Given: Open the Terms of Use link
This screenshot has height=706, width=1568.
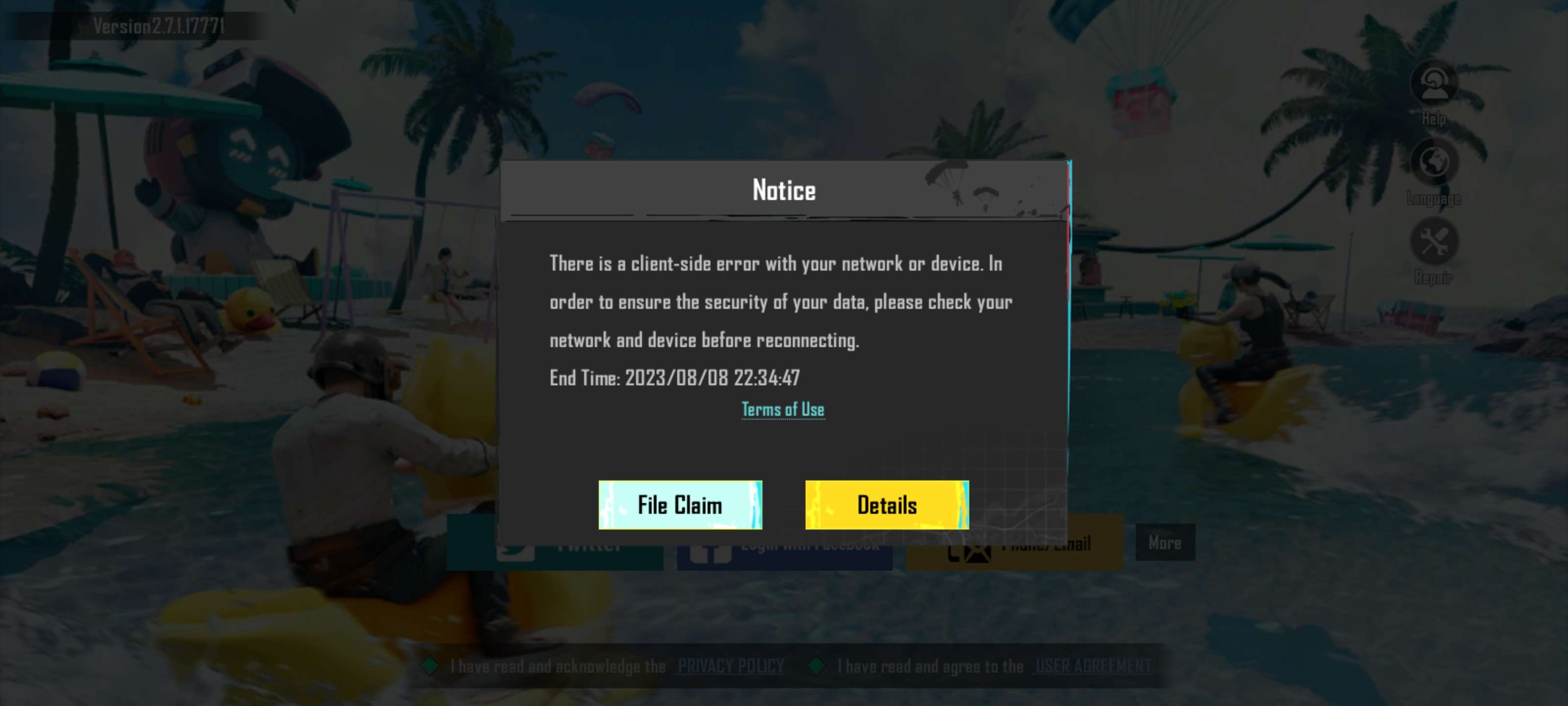Looking at the screenshot, I should pos(783,409).
